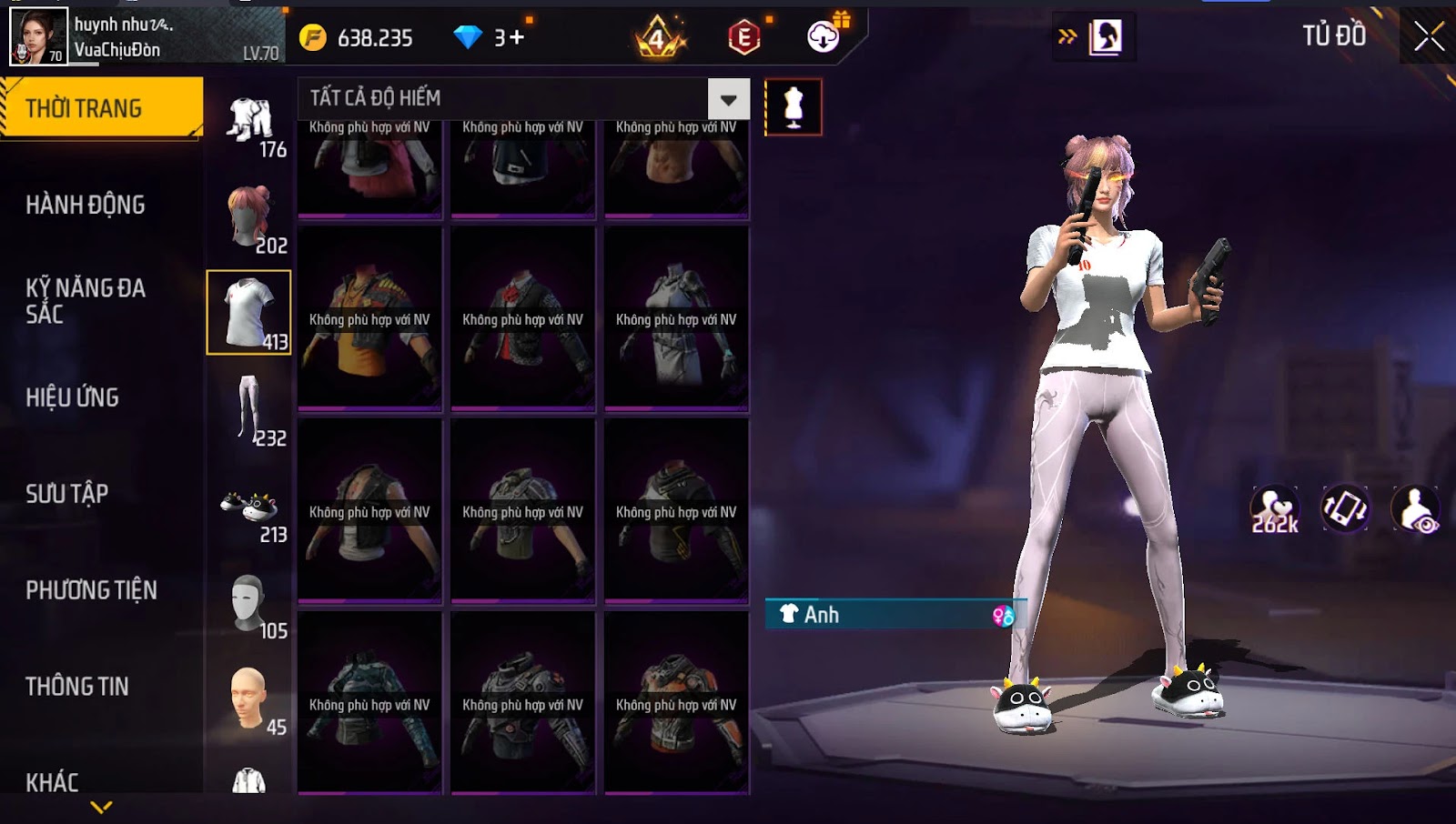Select the outfit sets category icon
The image size is (1456, 824).
pyautogui.click(x=249, y=123)
